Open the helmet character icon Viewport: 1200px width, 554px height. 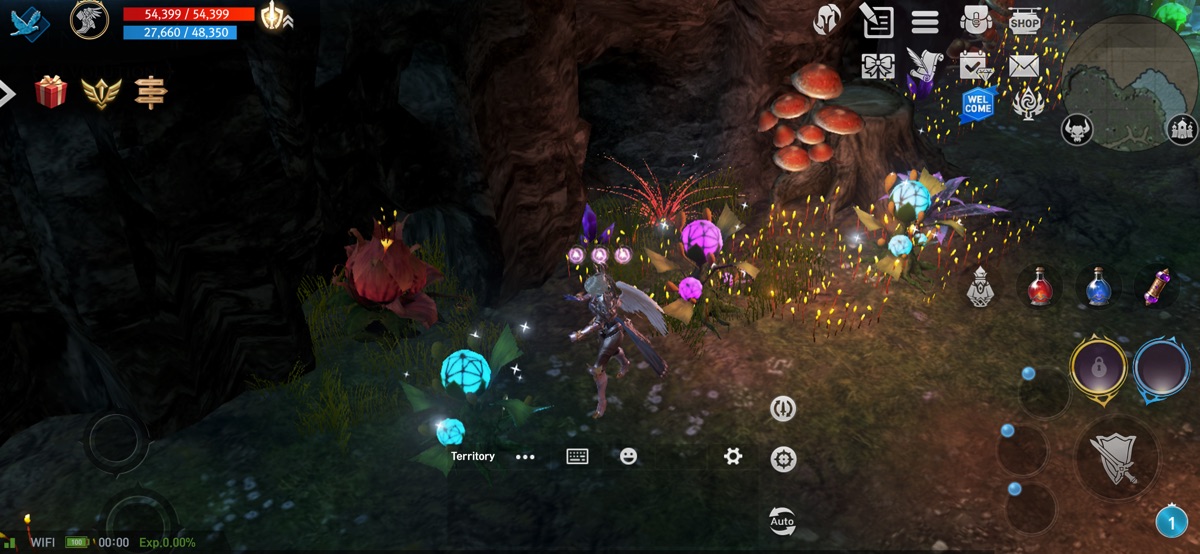pos(827,20)
